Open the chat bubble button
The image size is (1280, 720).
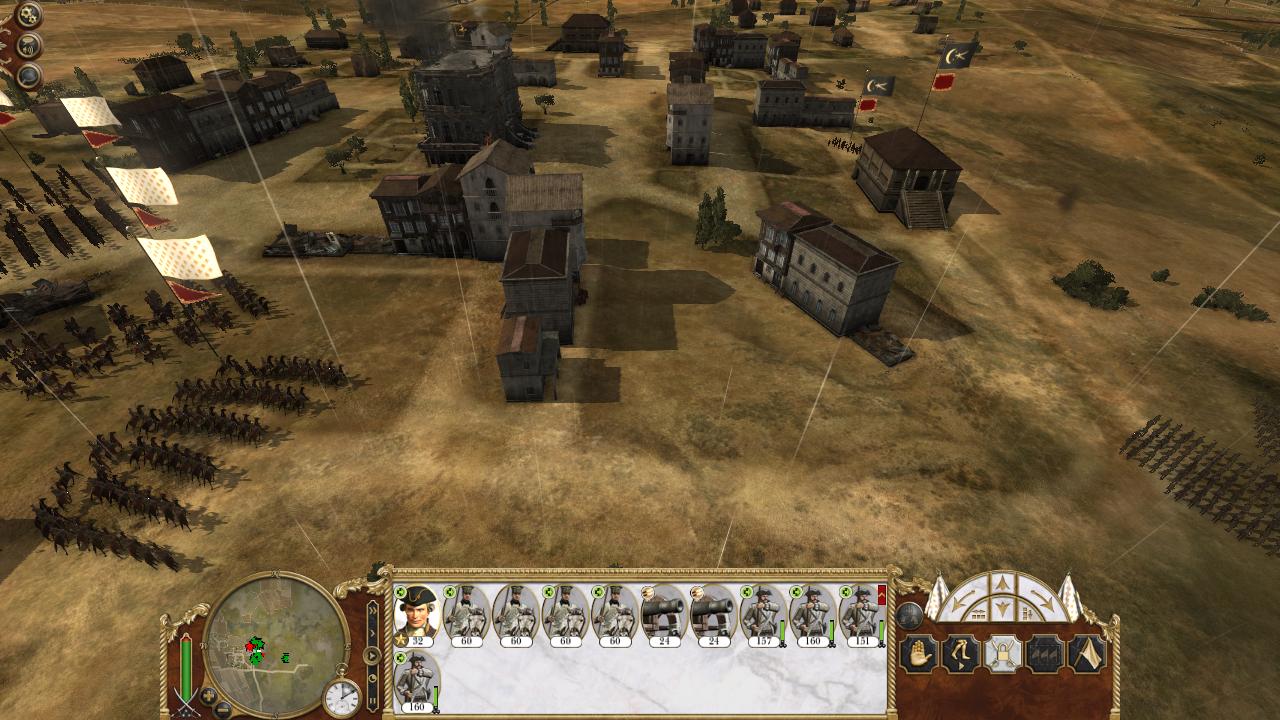28,76
